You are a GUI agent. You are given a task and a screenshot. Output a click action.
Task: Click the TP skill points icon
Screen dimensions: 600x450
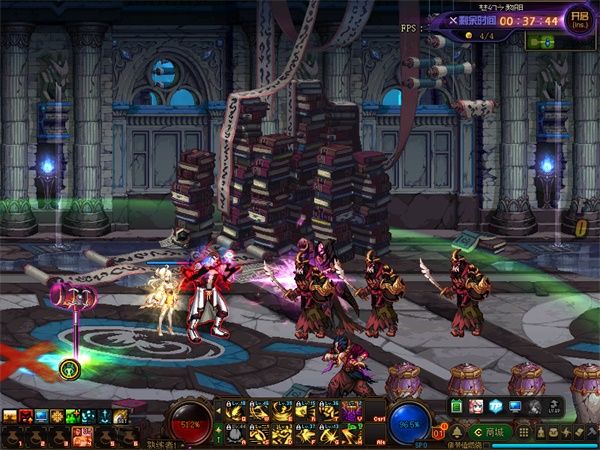point(495,407)
